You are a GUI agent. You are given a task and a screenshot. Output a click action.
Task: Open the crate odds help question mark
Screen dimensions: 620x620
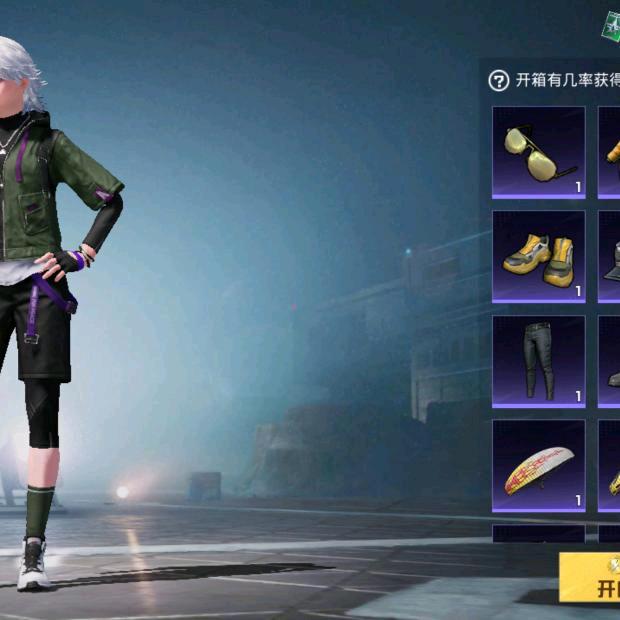click(x=498, y=81)
